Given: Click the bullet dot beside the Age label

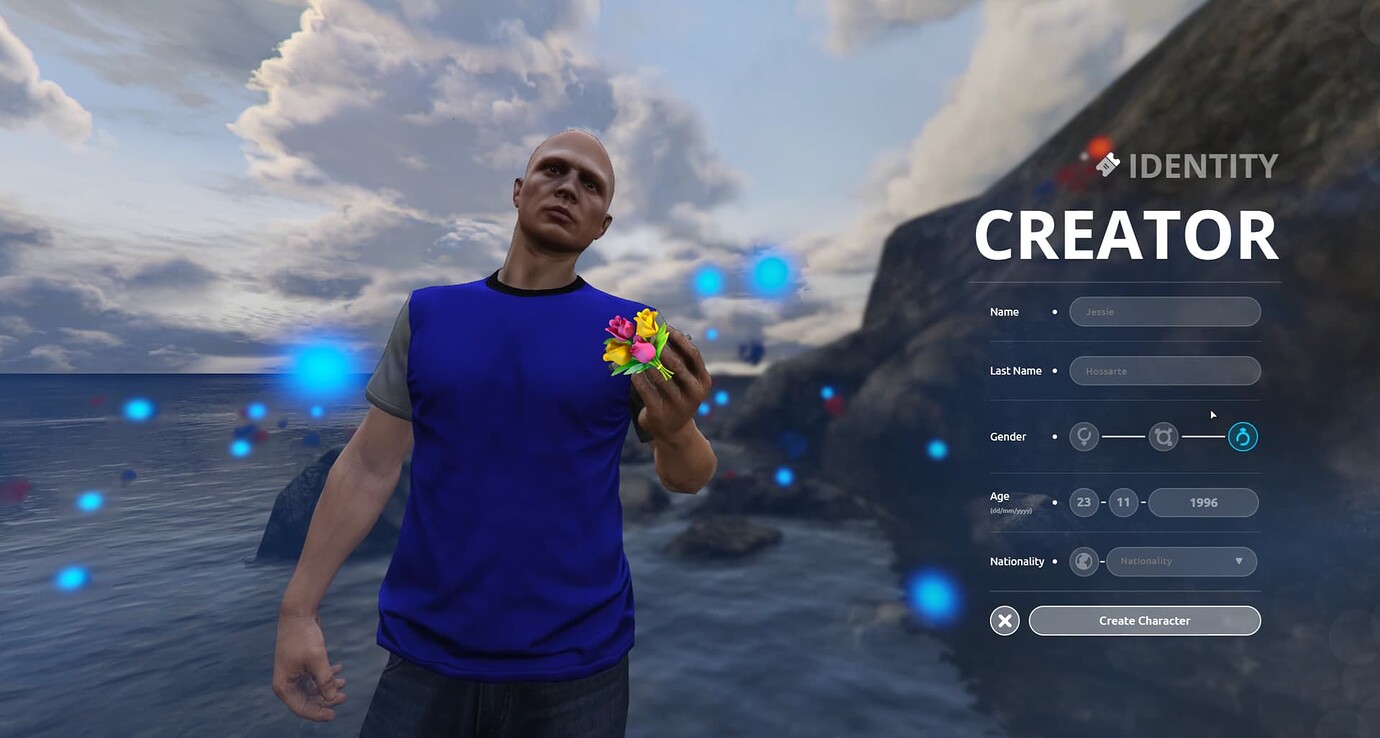Looking at the screenshot, I should point(1055,502).
